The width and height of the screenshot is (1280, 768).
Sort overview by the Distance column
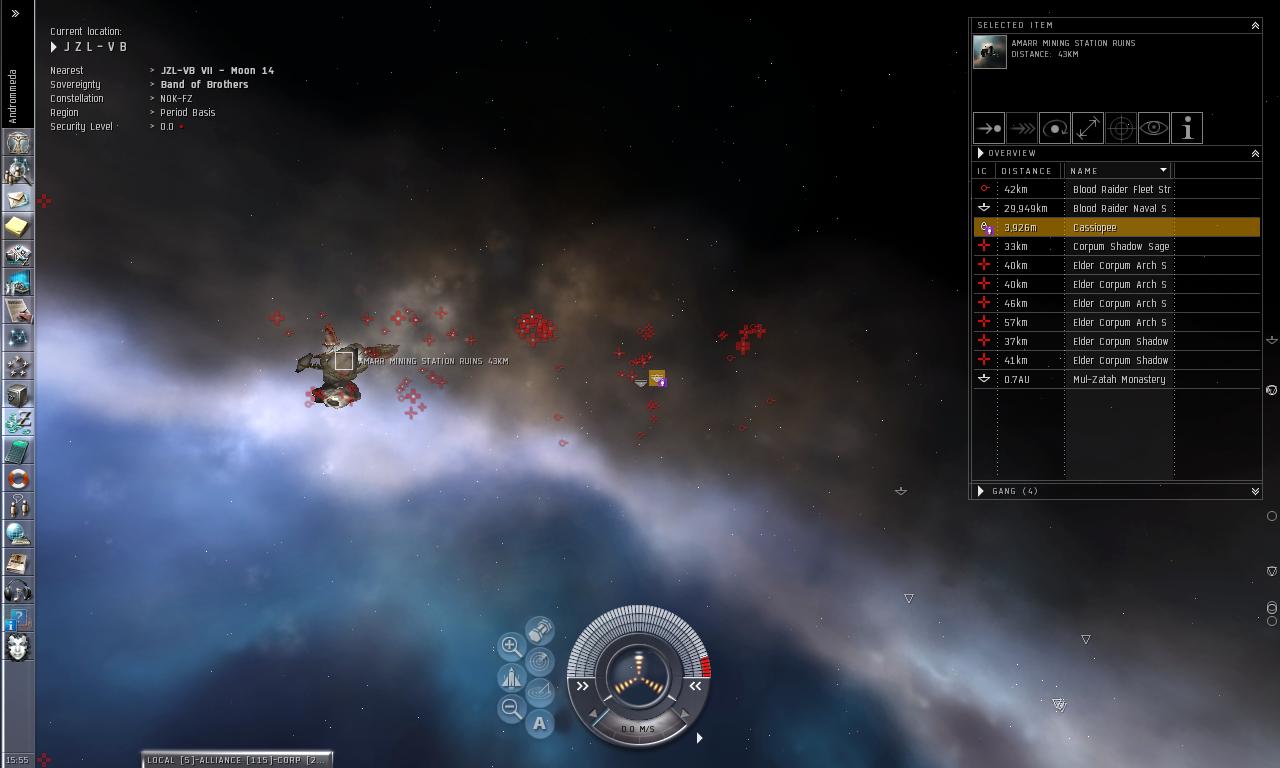point(1027,171)
